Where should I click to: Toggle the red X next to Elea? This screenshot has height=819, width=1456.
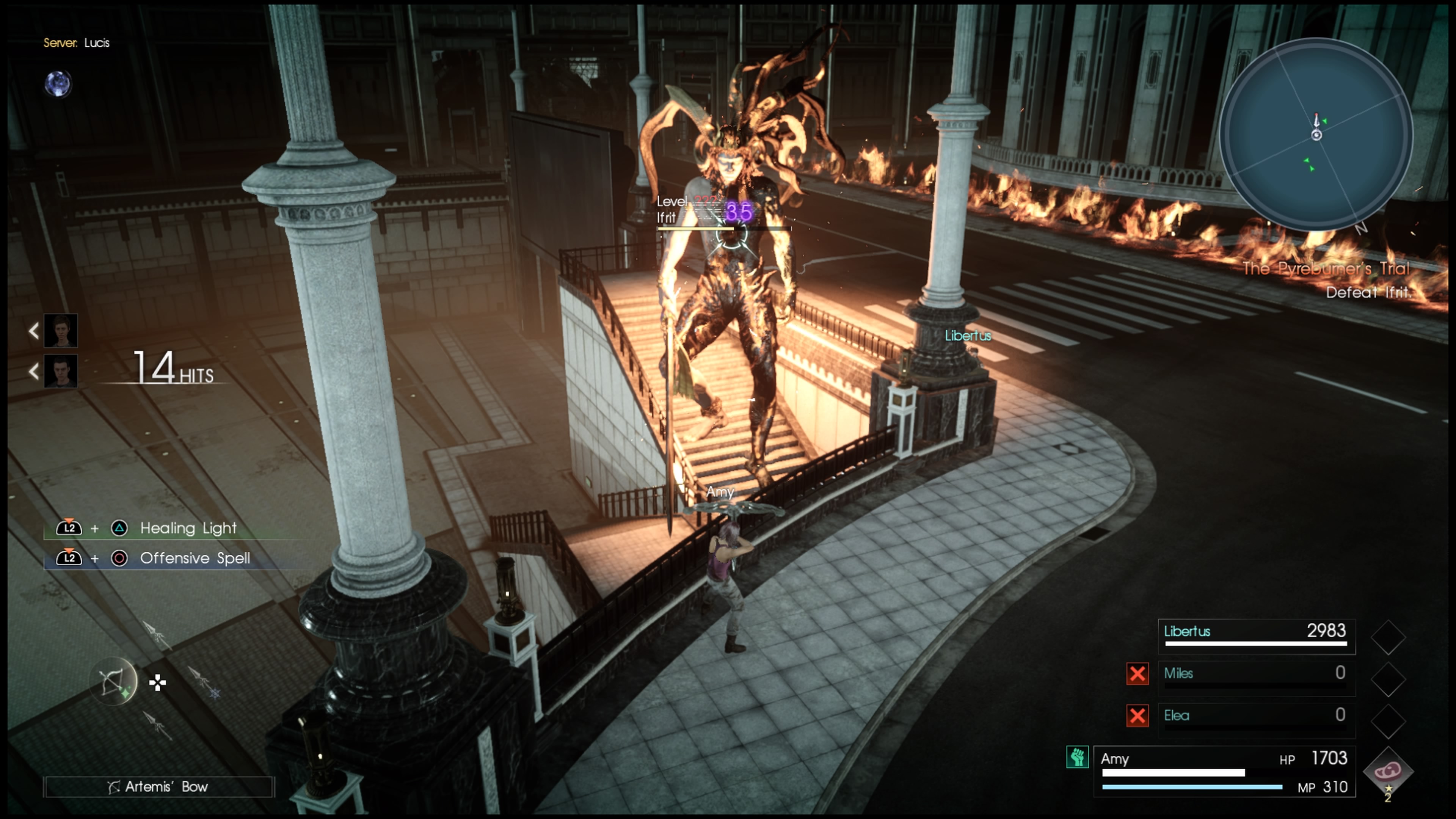[1137, 716]
